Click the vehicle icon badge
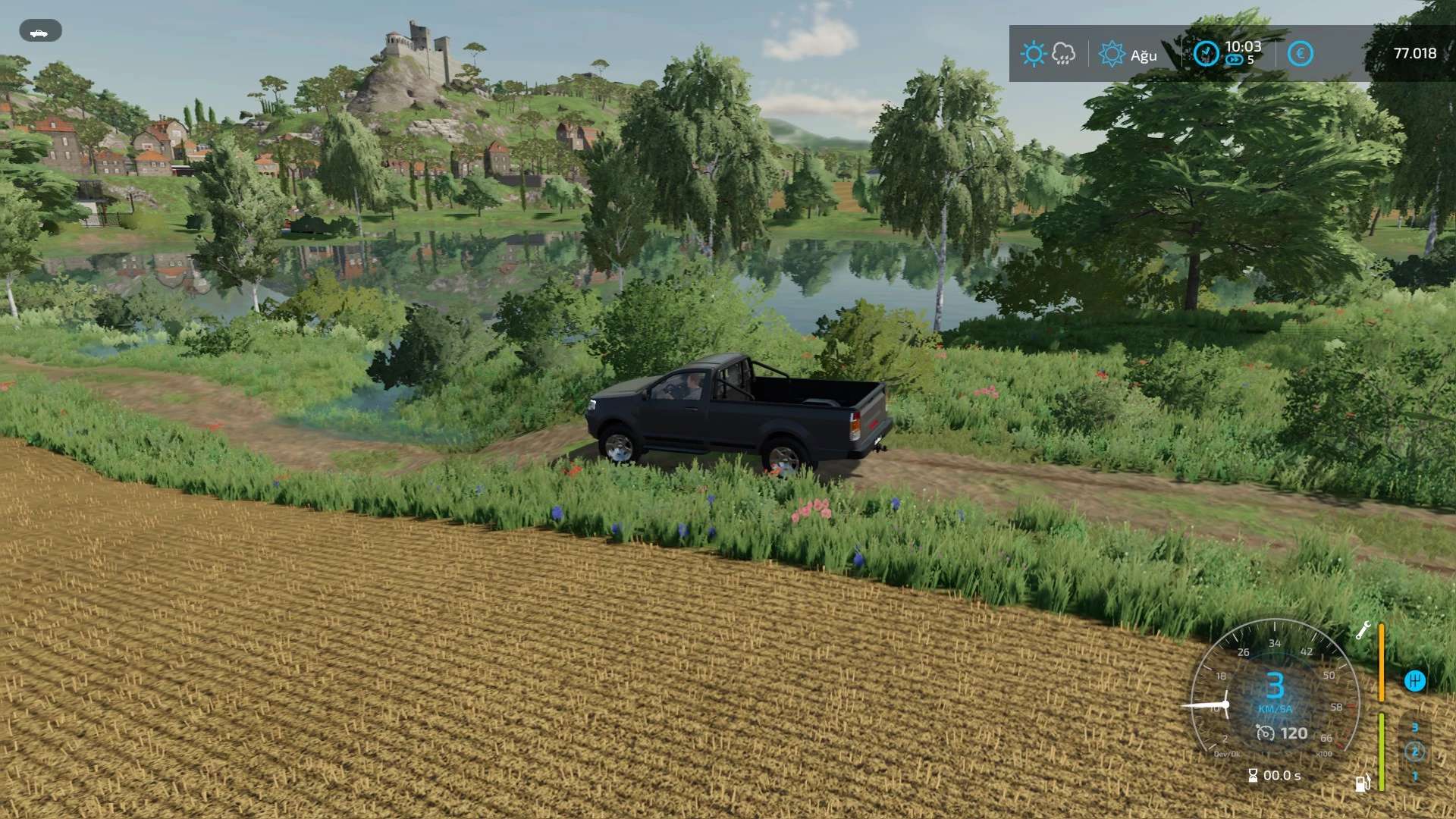 pos(39,31)
